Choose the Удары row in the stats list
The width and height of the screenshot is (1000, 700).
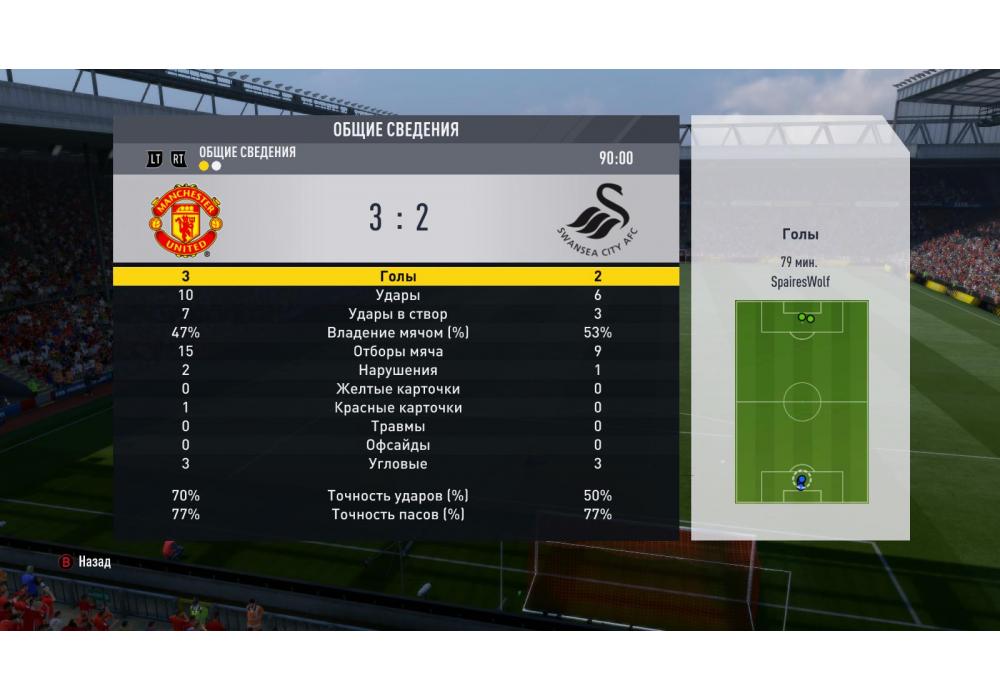397,296
